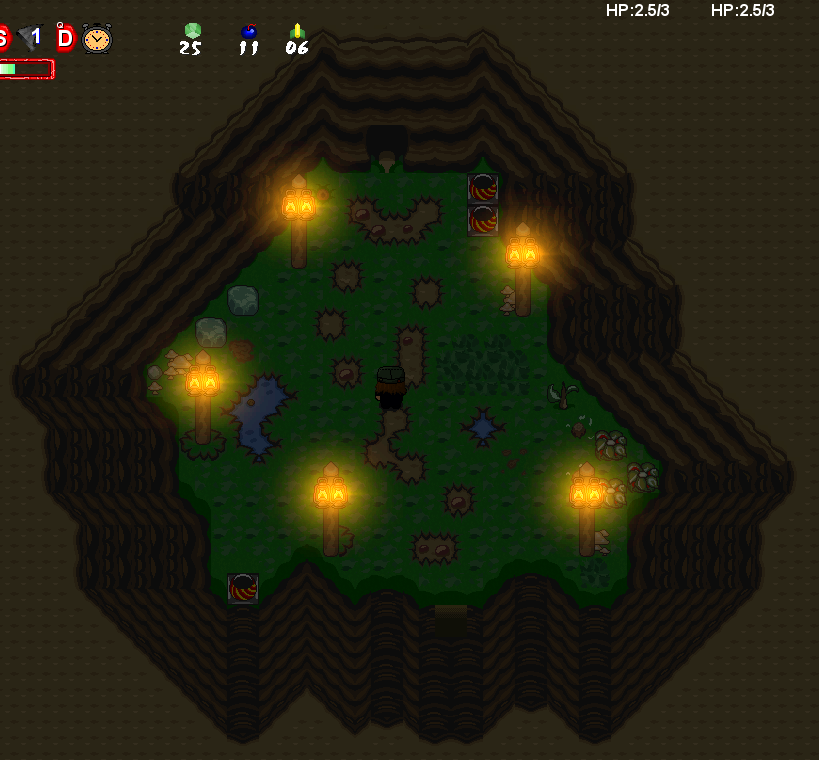Select the alarm clock item icon
The width and height of the screenshot is (819, 760).
[97, 38]
